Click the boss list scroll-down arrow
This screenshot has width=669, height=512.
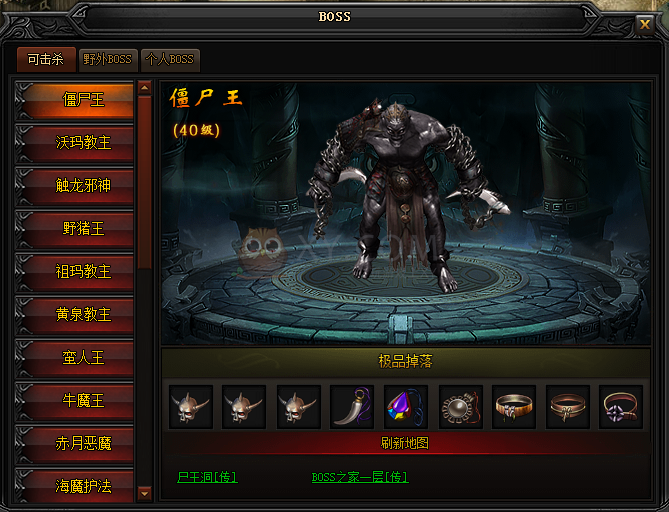(x=144, y=492)
